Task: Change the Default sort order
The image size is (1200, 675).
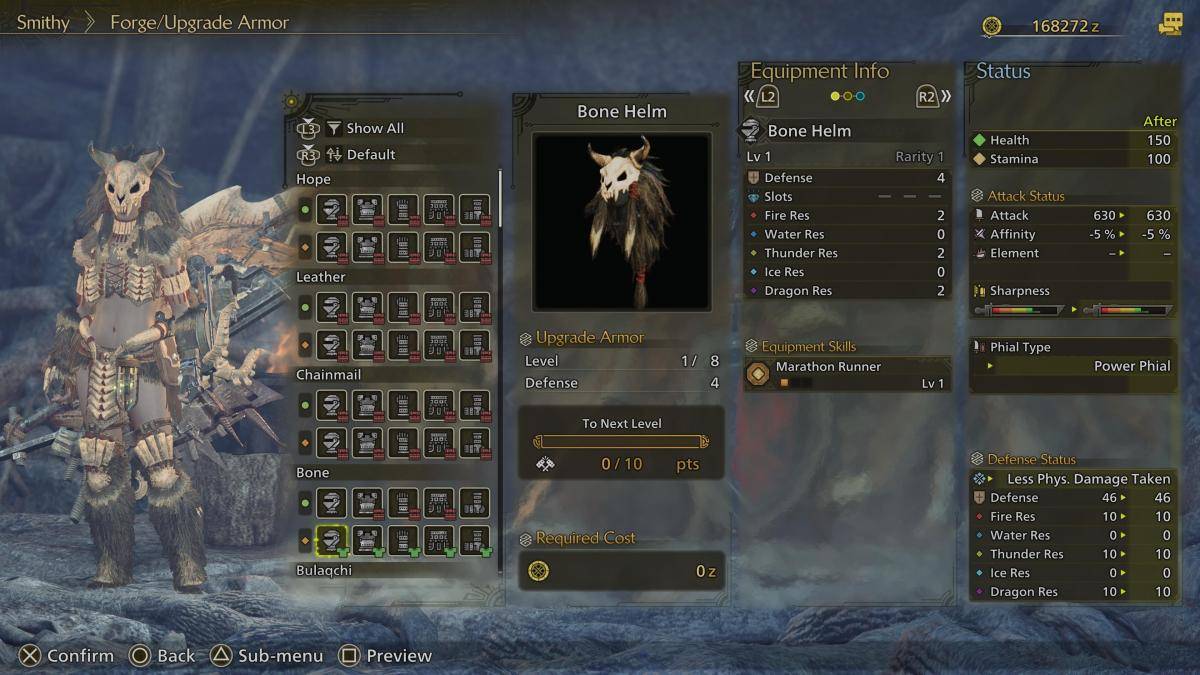Action: pyautogui.click(x=370, y=155)
